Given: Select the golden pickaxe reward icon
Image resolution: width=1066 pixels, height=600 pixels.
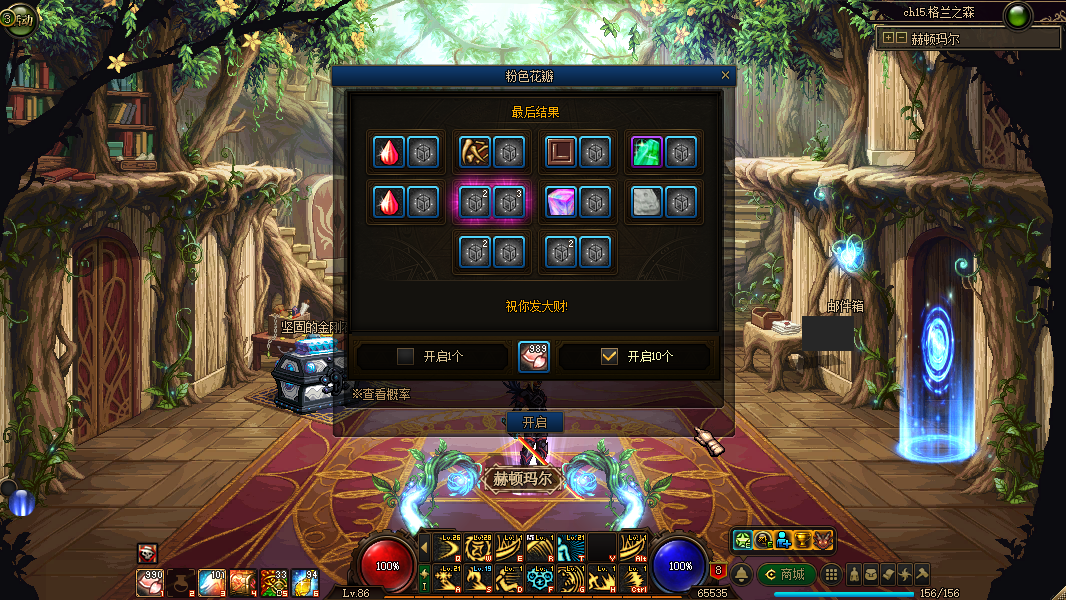Looking at the screenshot, I should (475, 153).
